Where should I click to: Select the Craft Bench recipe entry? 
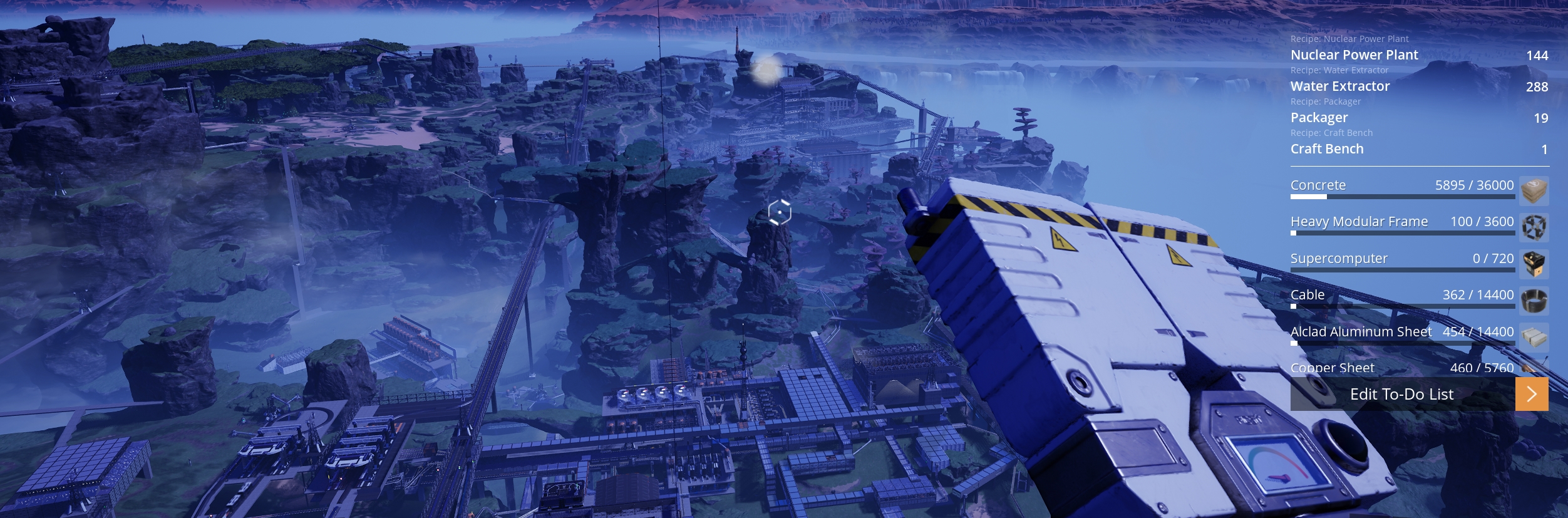[x=1326, y=149]
